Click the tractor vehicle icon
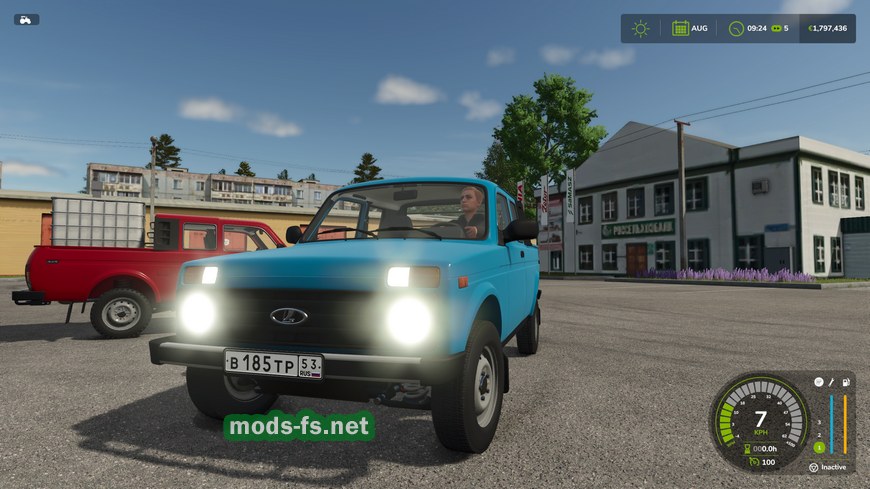The width and height of the screenshot is (870, 489). [x=26, y=19]
